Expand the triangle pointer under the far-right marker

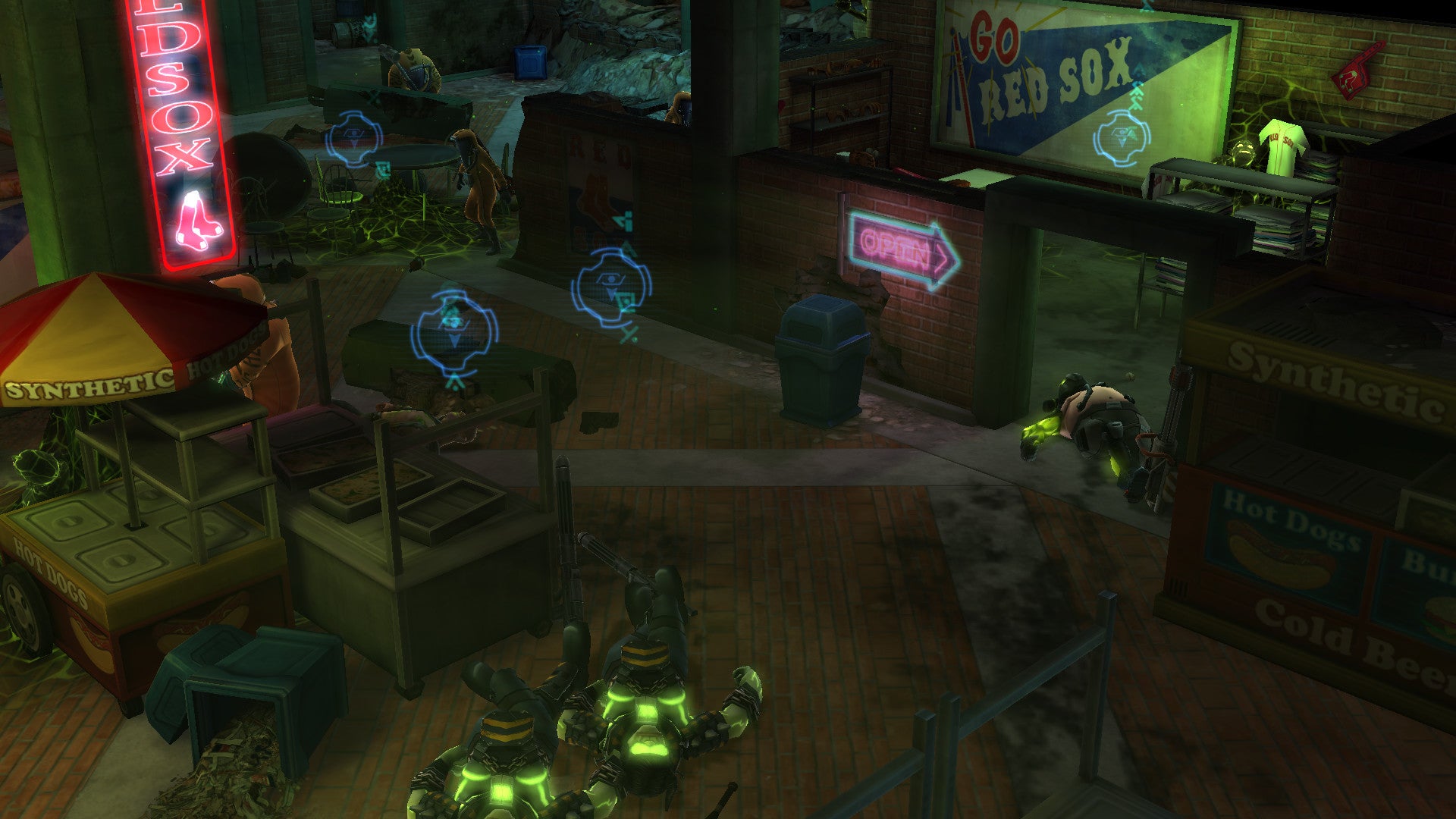coord(1121,141)
